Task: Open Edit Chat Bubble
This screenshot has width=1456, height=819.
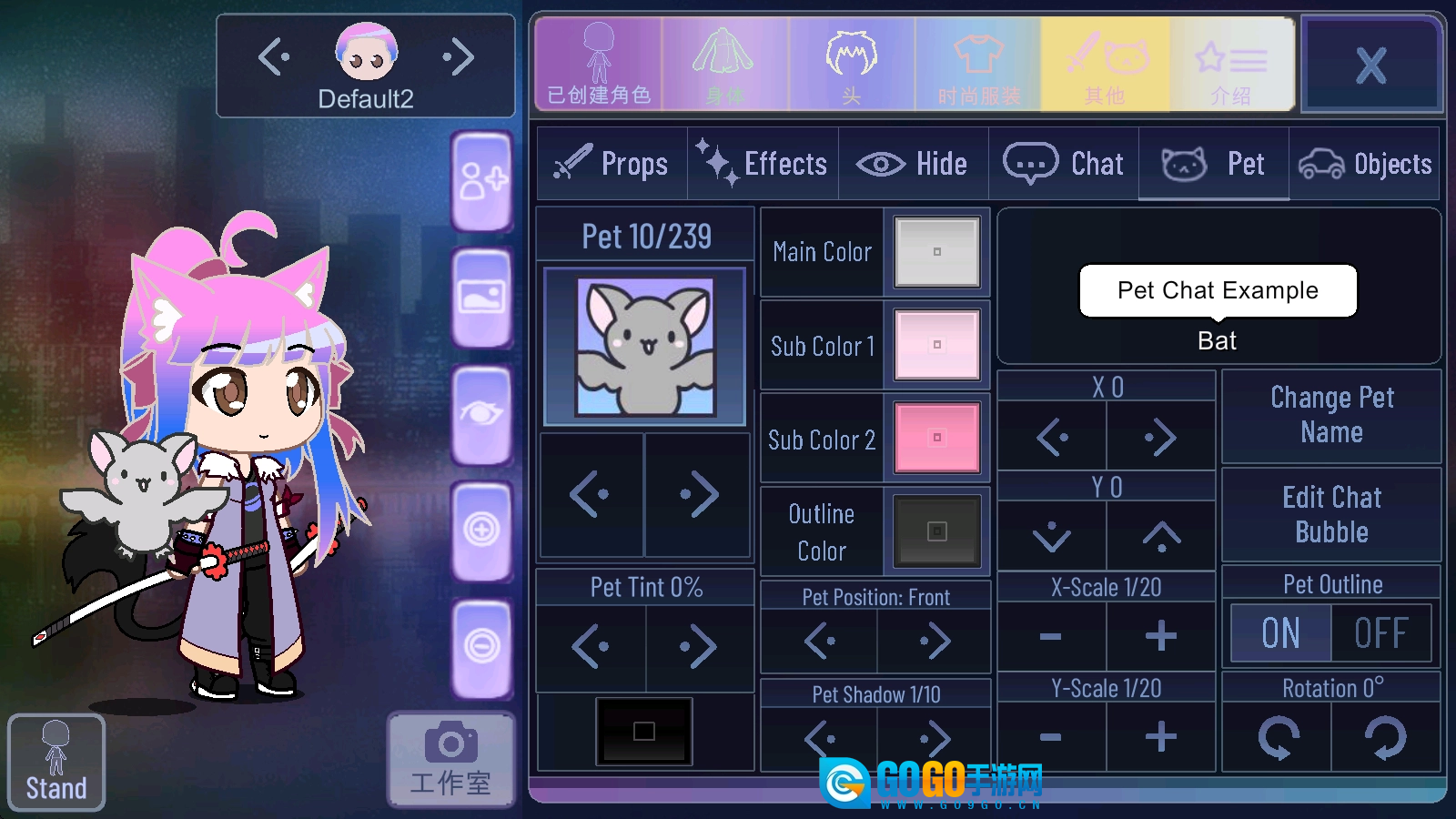Action: 1331,514
